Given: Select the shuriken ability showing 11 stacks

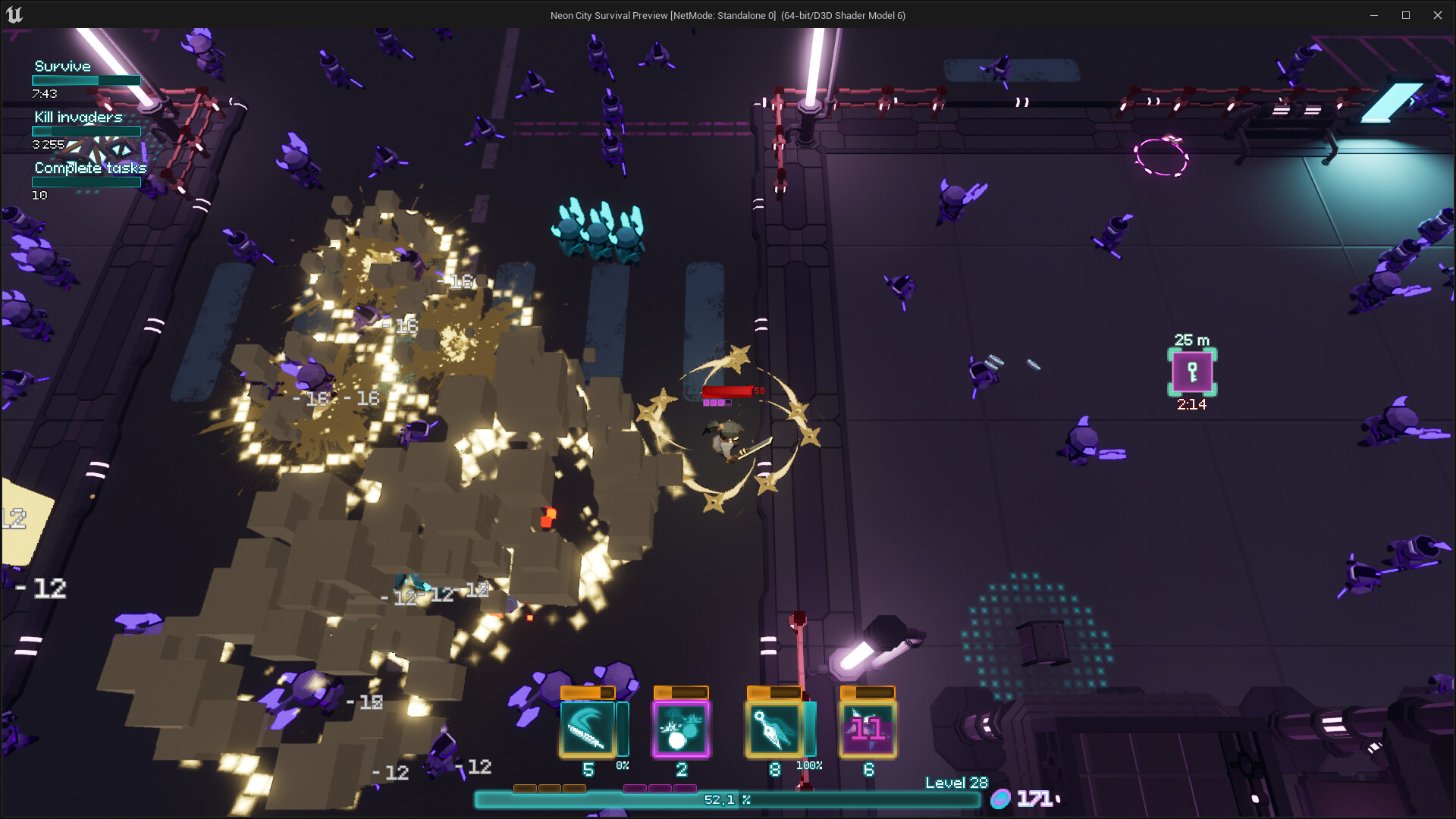Looking at the screenshot, I should click(869, 728).
